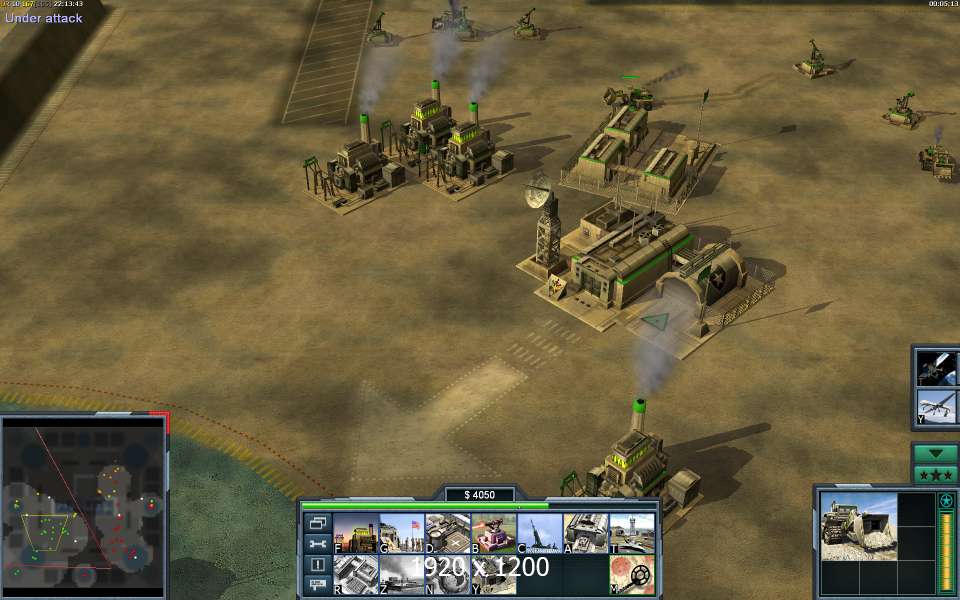Select the build icon labeled R

(x=355, y=575)
